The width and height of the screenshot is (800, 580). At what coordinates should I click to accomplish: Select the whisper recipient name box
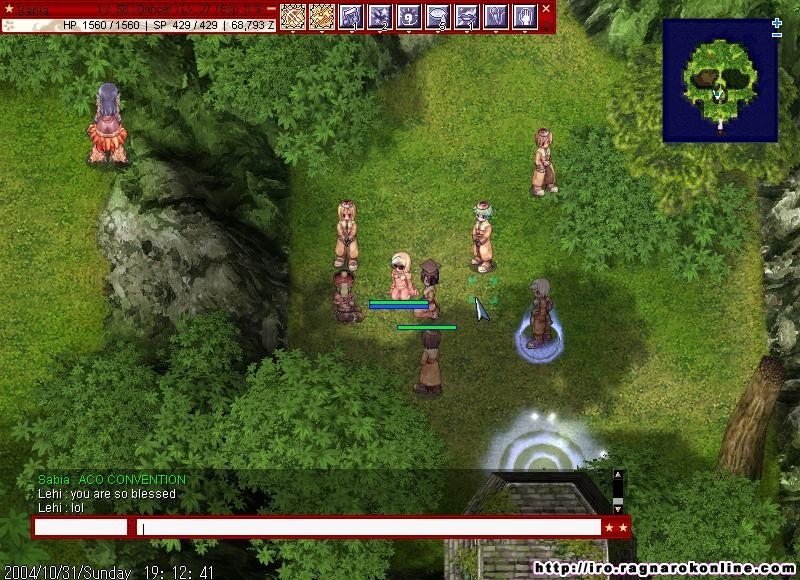81,527
